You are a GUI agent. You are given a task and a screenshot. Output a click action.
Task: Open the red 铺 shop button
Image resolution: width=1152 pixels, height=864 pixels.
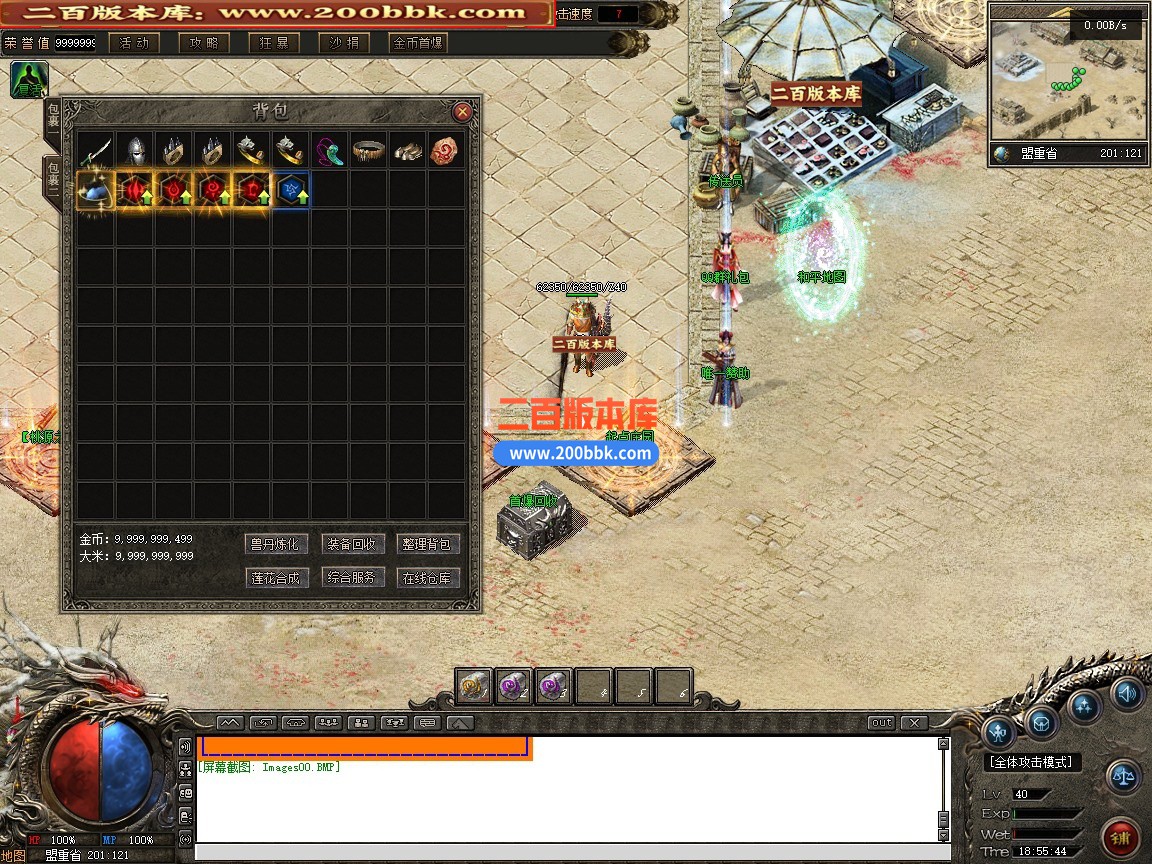coord(1123,836)
